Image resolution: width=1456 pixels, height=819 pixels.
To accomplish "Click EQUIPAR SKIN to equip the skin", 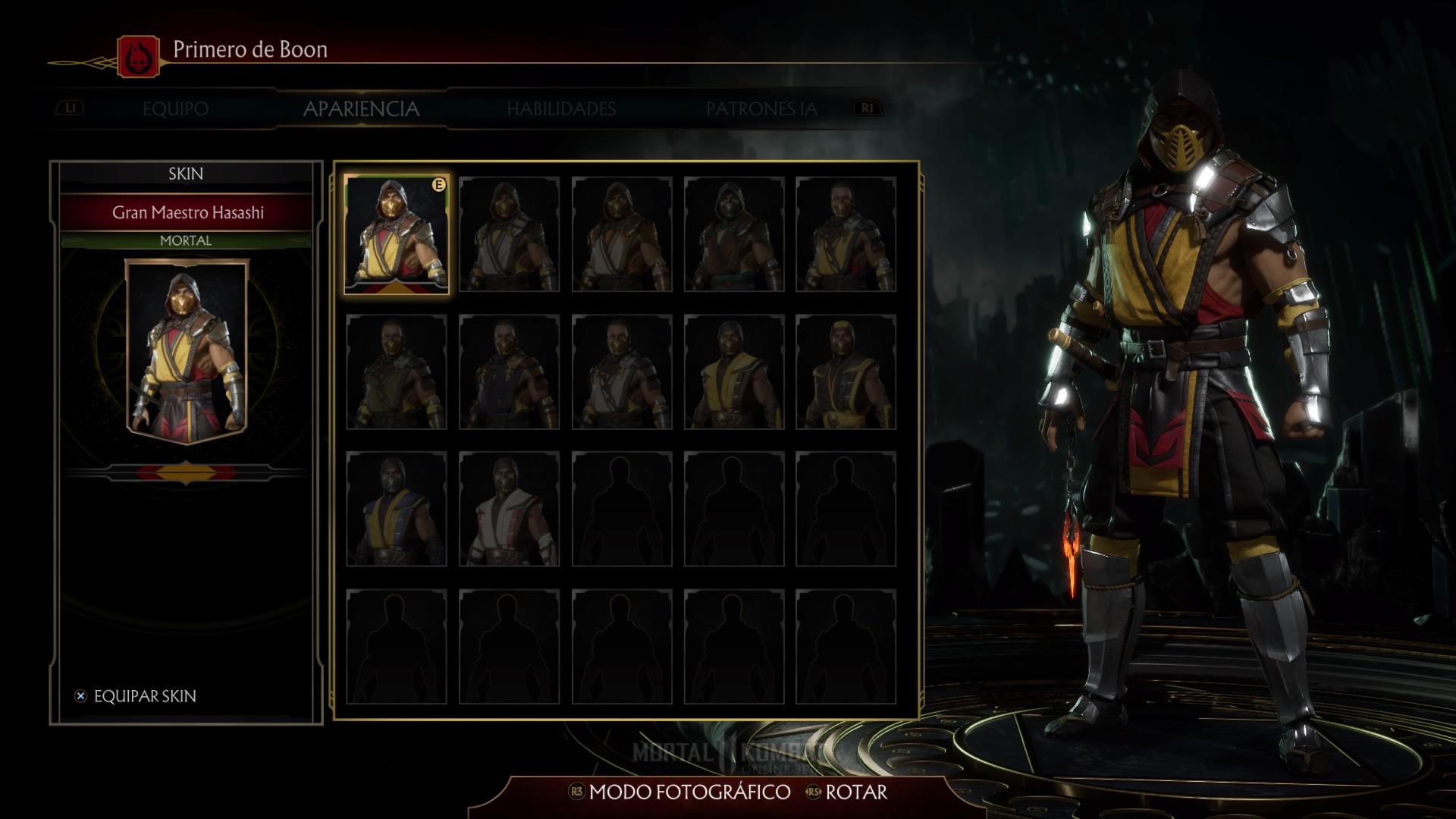I will (x=144, y=696).
